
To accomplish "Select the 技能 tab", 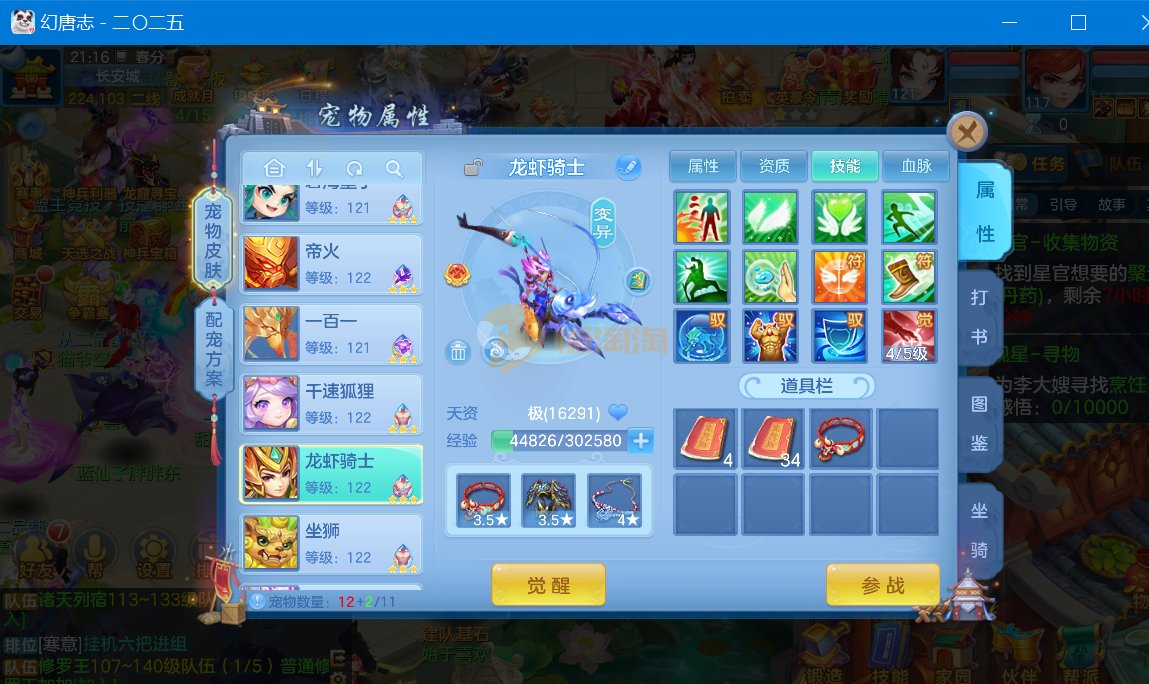I will (845, 166).
